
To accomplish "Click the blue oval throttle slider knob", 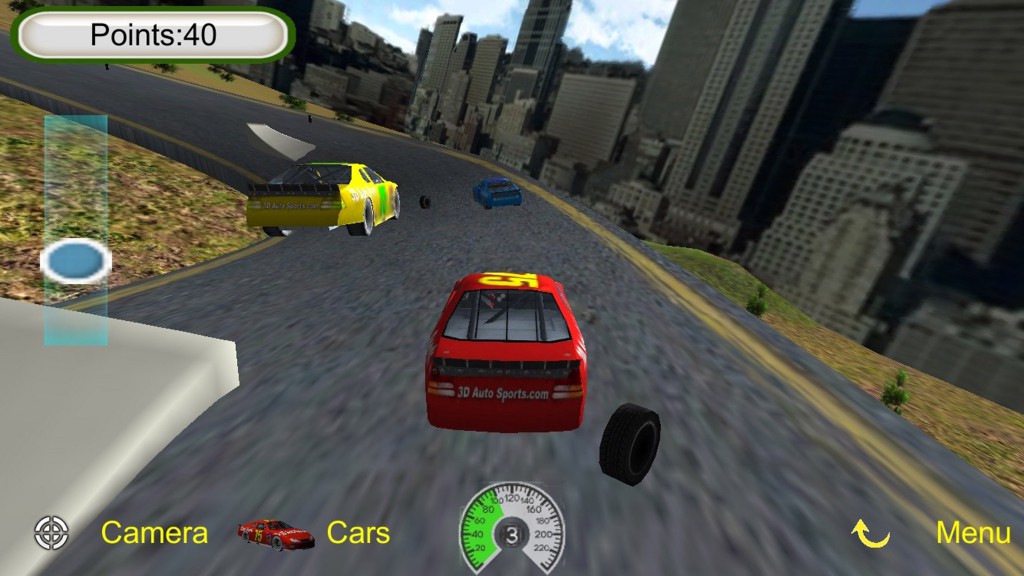I will (x=76, y=262).
